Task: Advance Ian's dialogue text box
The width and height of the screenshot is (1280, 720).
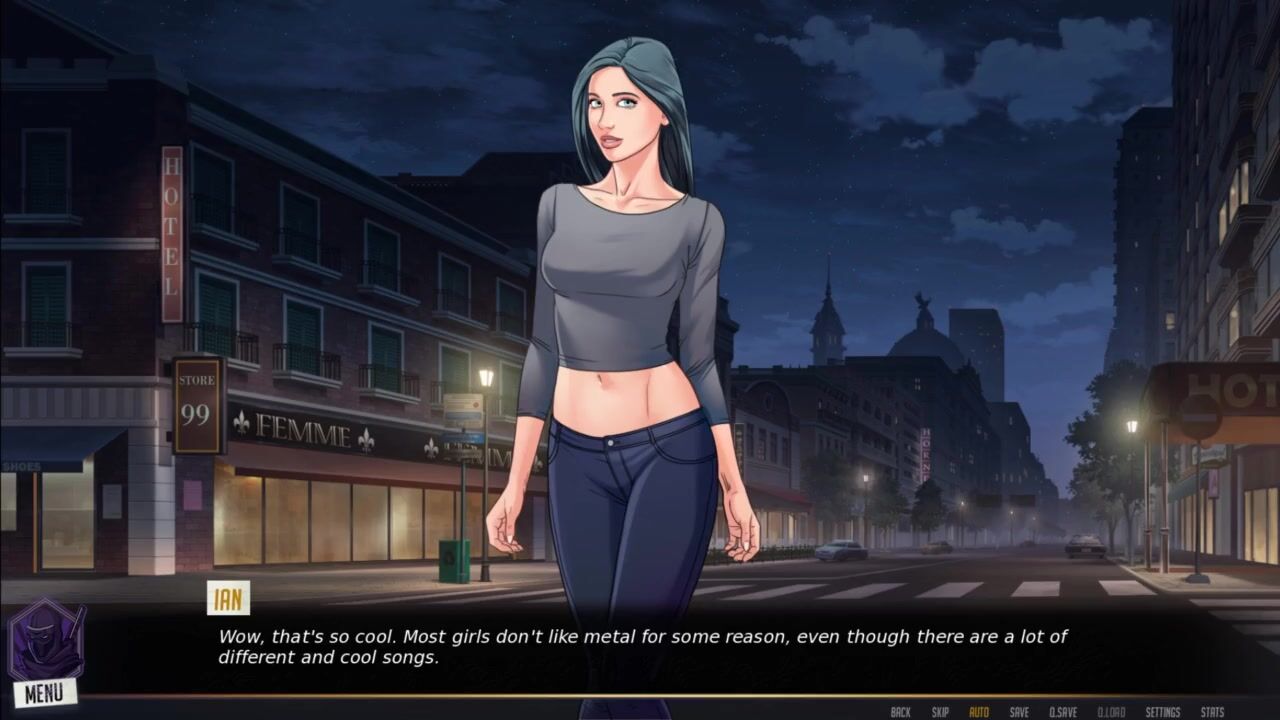Action: point(640,647)
